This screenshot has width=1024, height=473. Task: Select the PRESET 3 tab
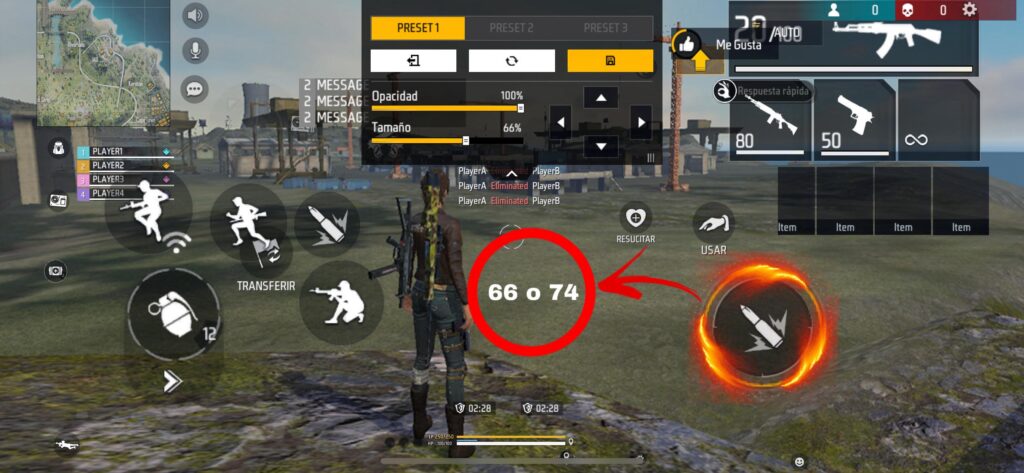(x=605, y=28)
